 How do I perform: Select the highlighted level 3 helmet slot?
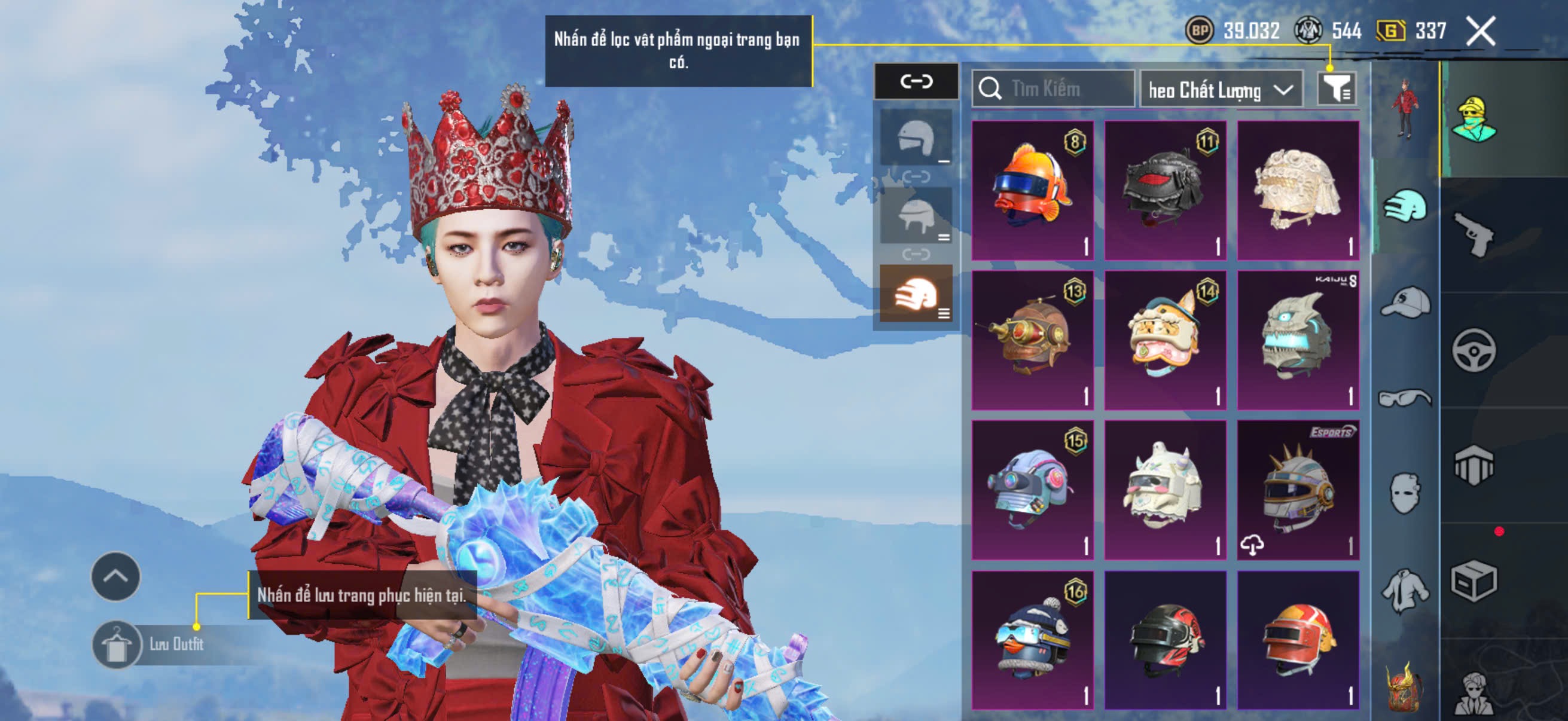(x=916, y=294)
